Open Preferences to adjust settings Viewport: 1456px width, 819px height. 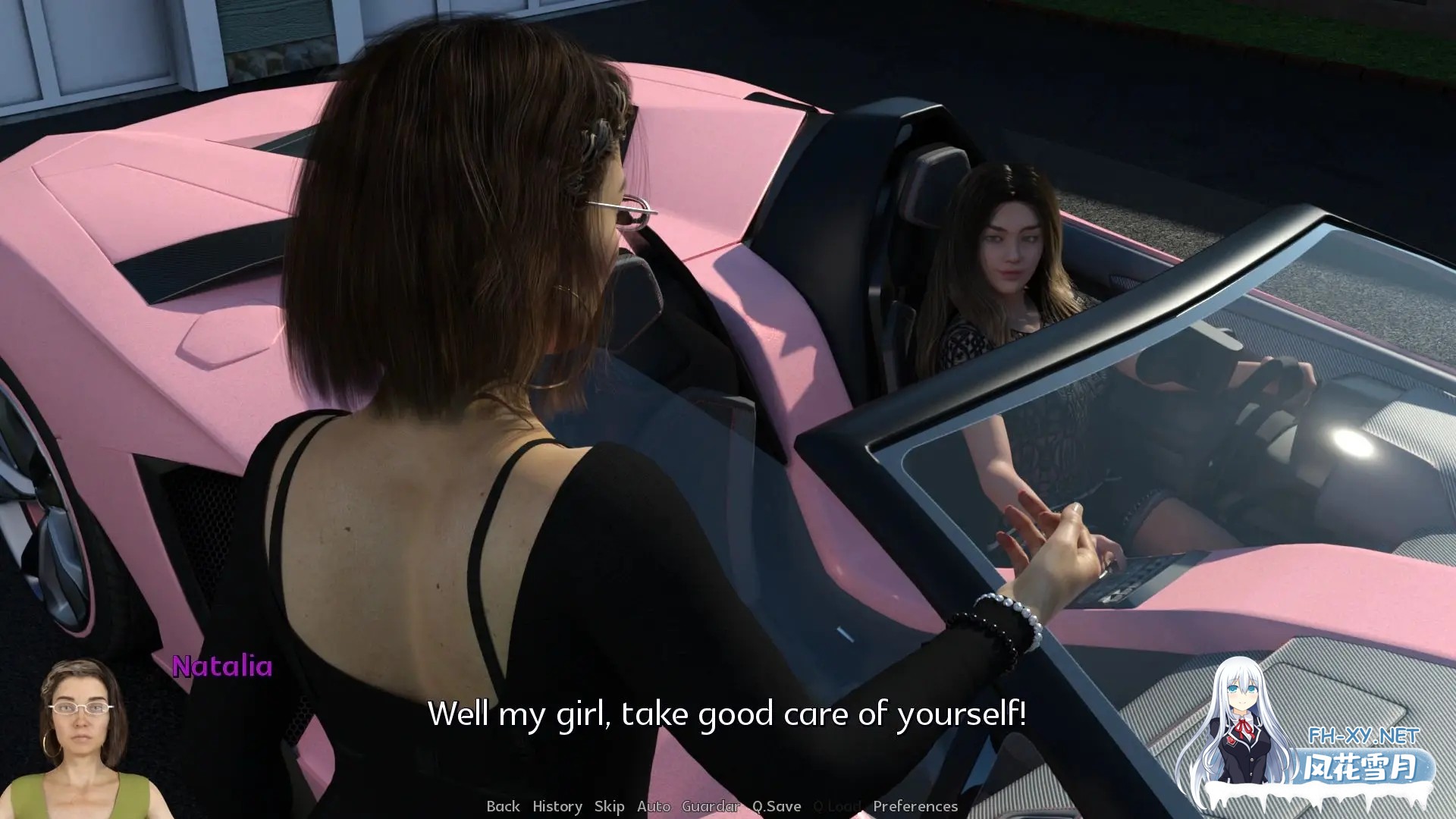[x=916, y=806]
